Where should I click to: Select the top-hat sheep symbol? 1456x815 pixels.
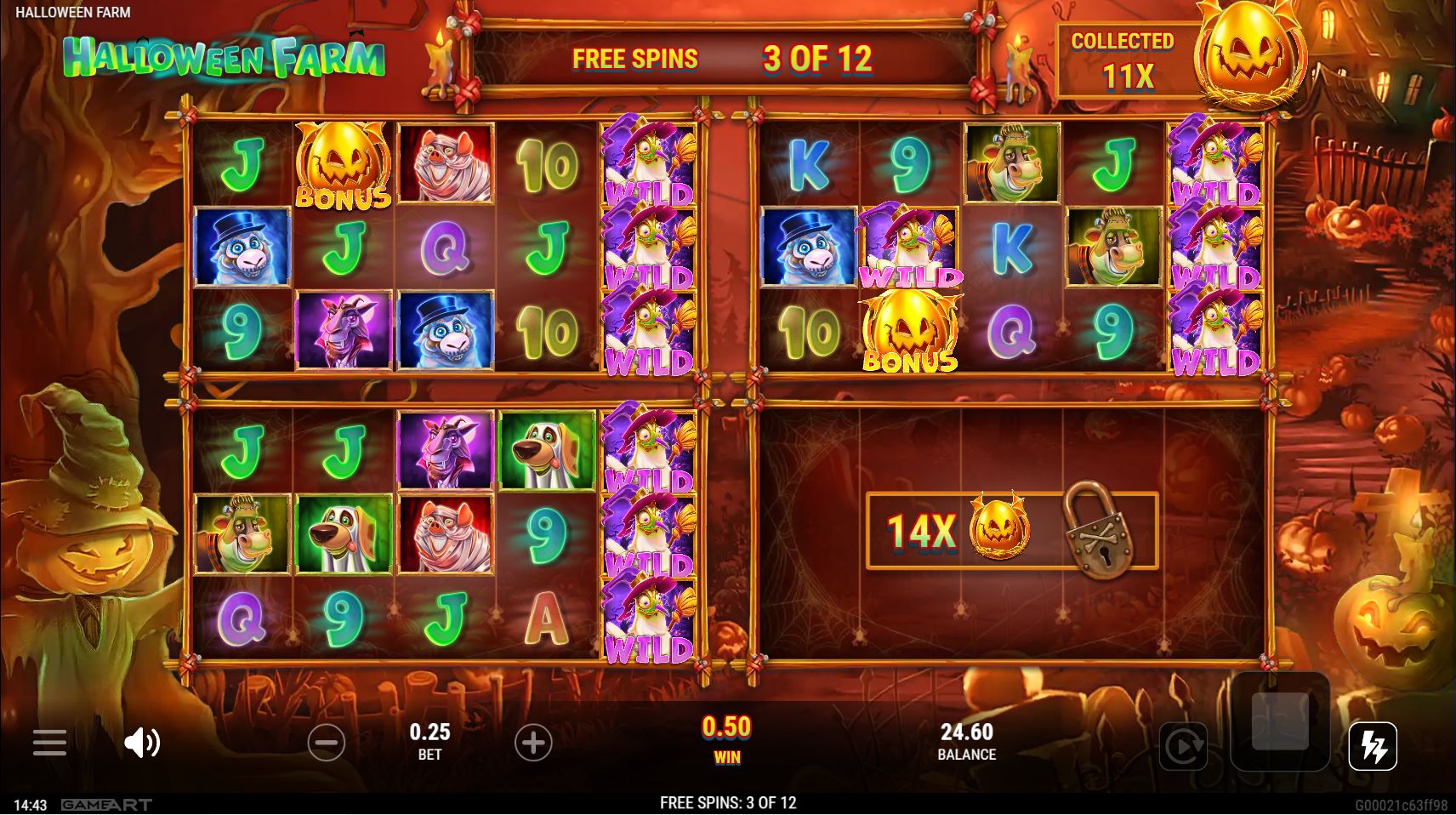tap(241, 247)
